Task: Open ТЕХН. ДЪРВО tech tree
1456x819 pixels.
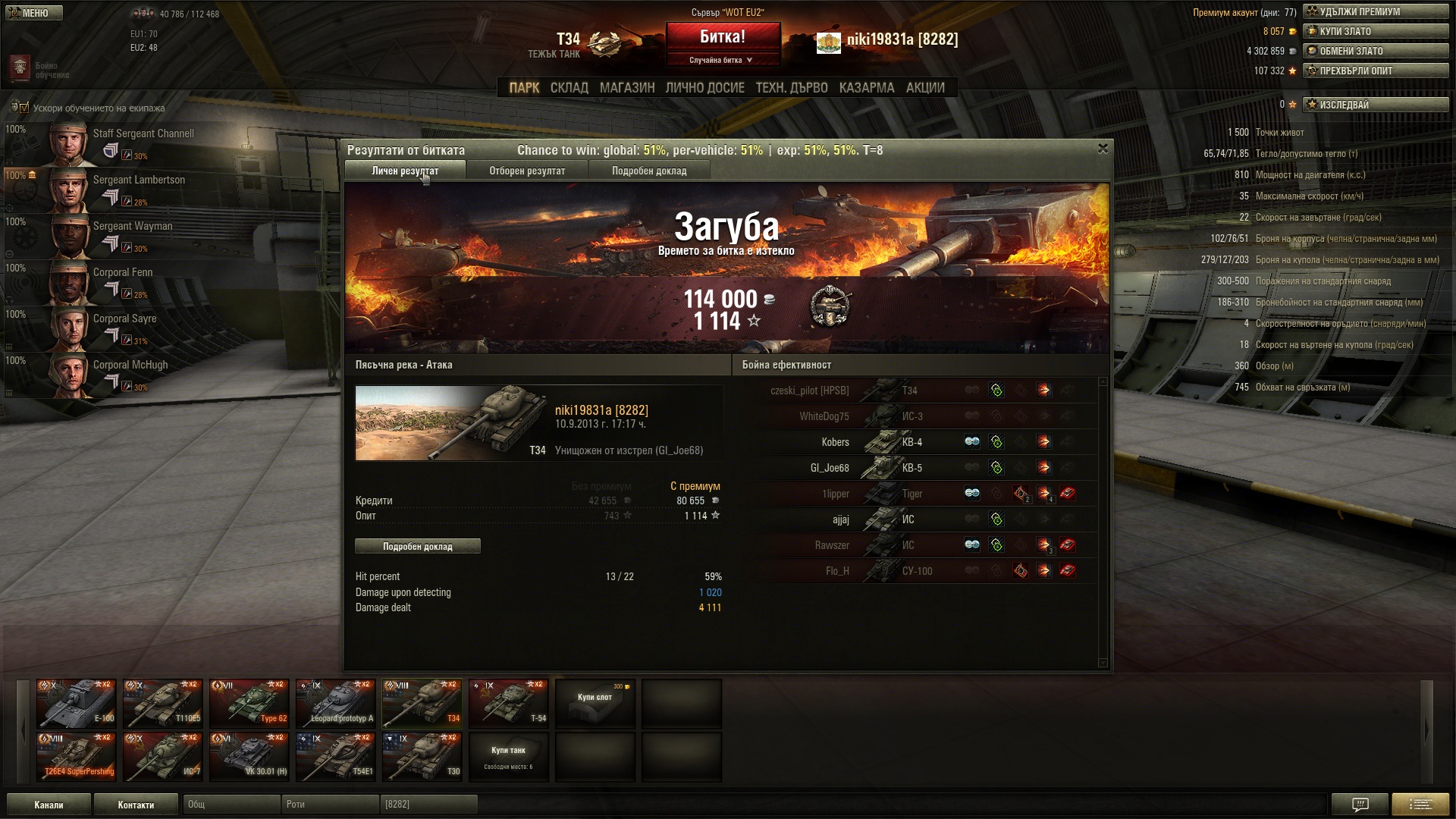Action: tap(791, 88)
